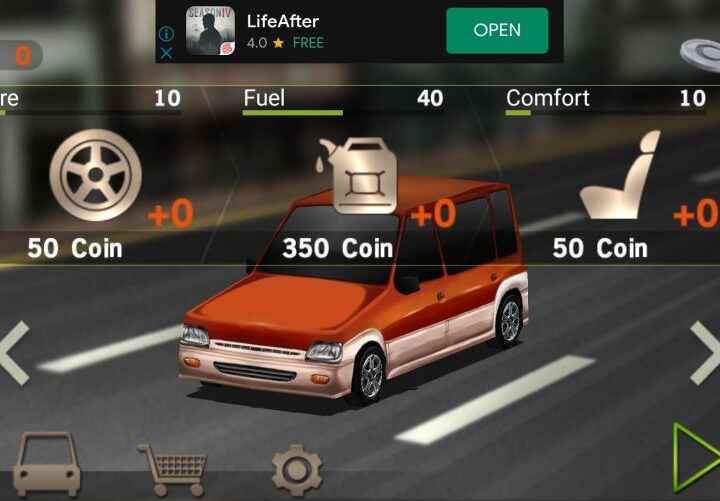Image resolution: width=720 pixels, height=501 pixels.
Task: Show the previous car with left arrow
Action: click(x=14, y=352)
